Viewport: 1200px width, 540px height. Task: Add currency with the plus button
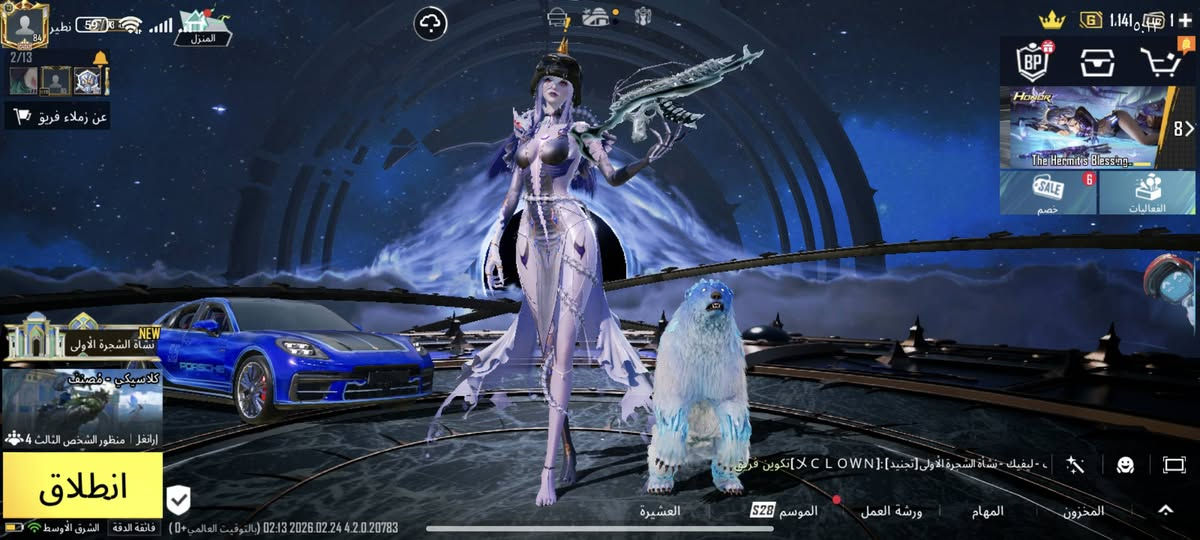[1185, 19]
